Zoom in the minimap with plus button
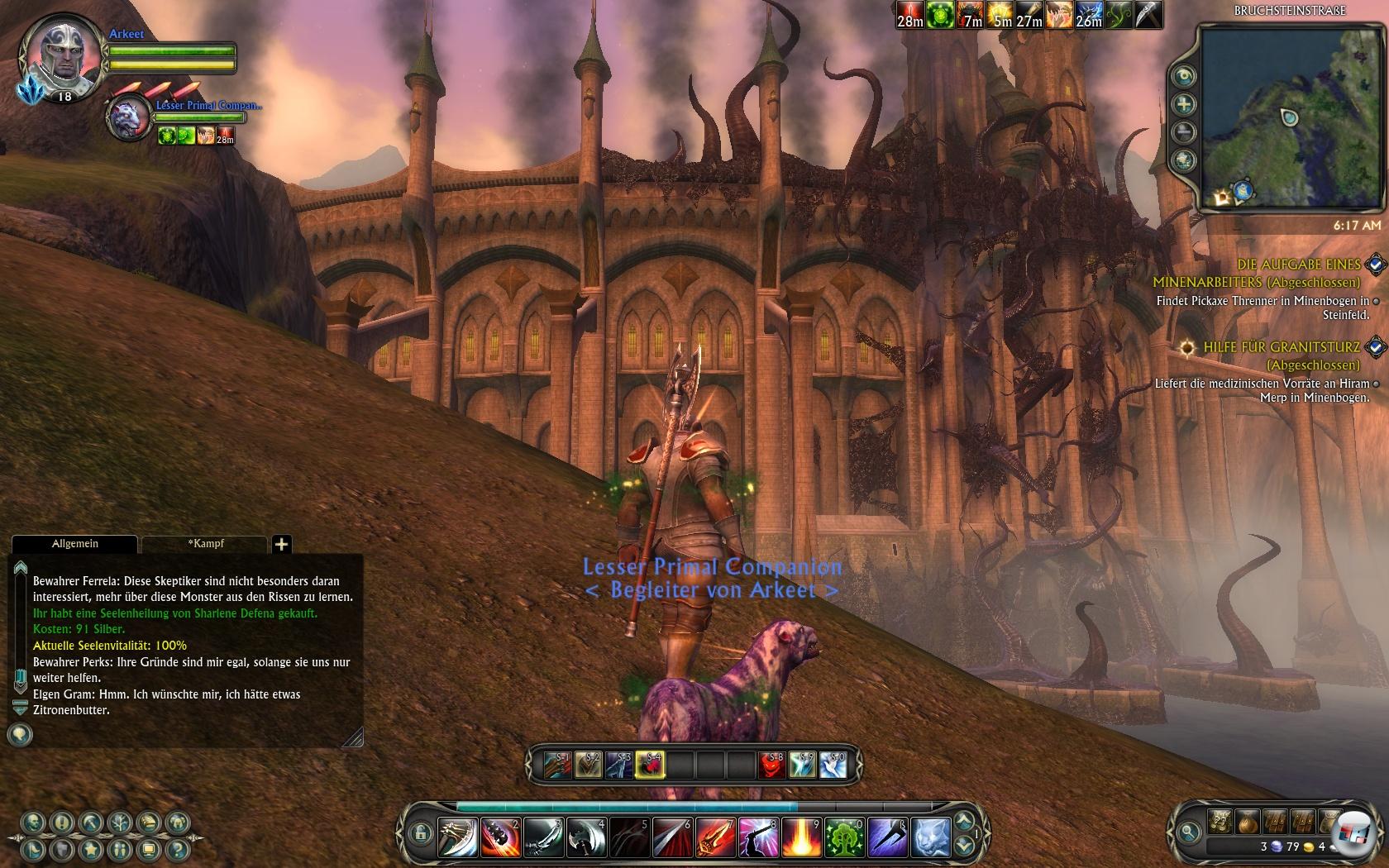The height and width of the screenshot is (868, 1389). tap(1184, 104)
